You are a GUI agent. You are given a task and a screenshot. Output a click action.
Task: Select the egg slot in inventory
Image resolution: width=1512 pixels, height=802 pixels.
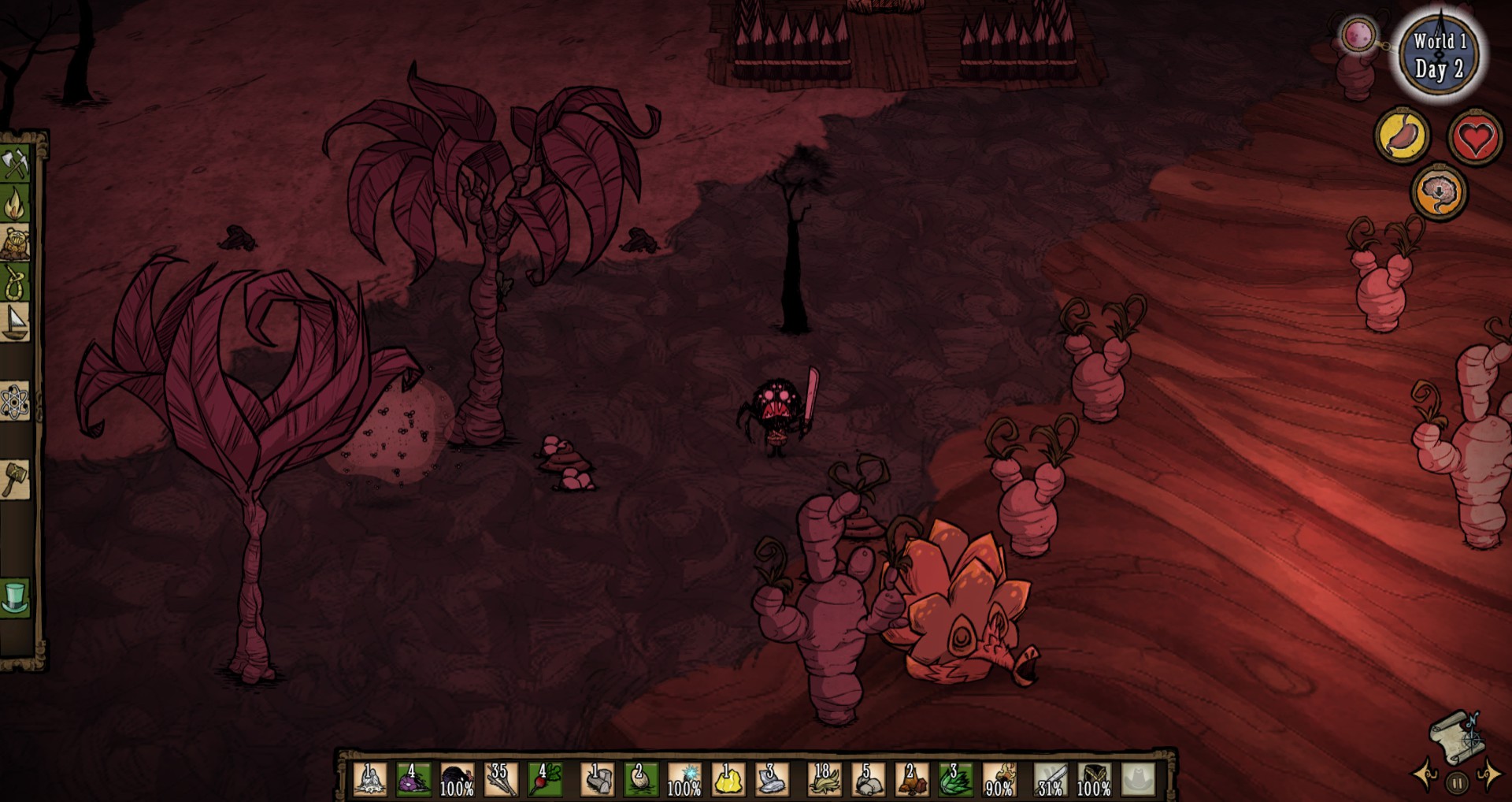[x=640, y=779]
